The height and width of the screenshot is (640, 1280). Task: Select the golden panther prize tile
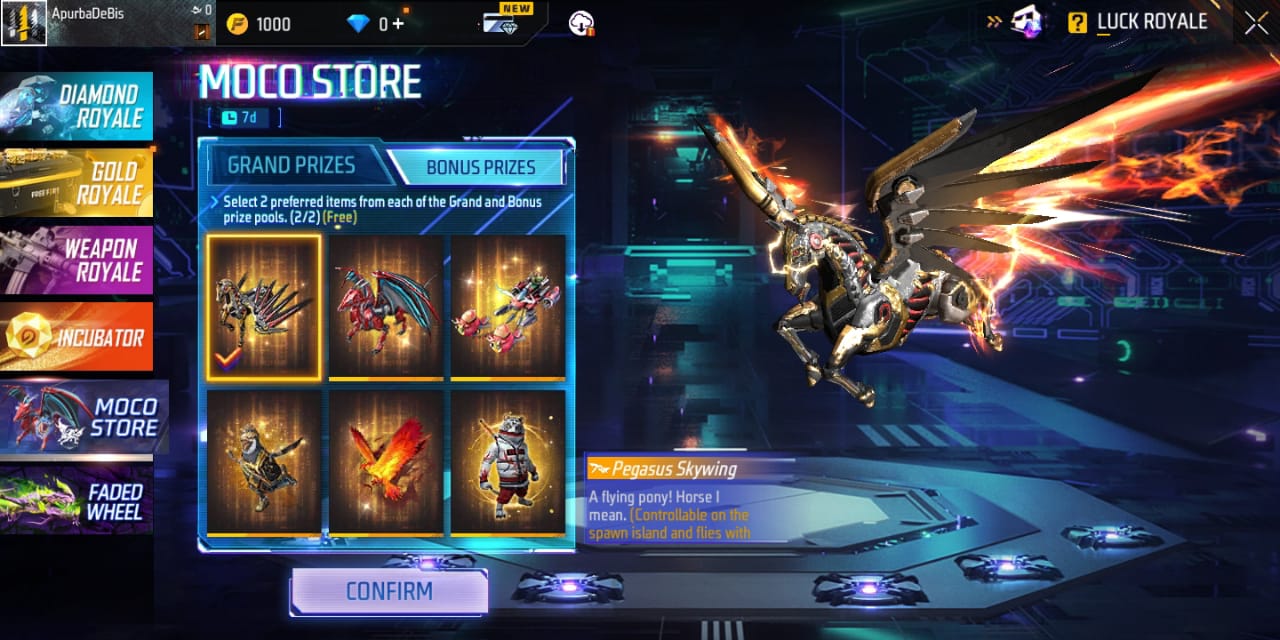tap(264, 461)
